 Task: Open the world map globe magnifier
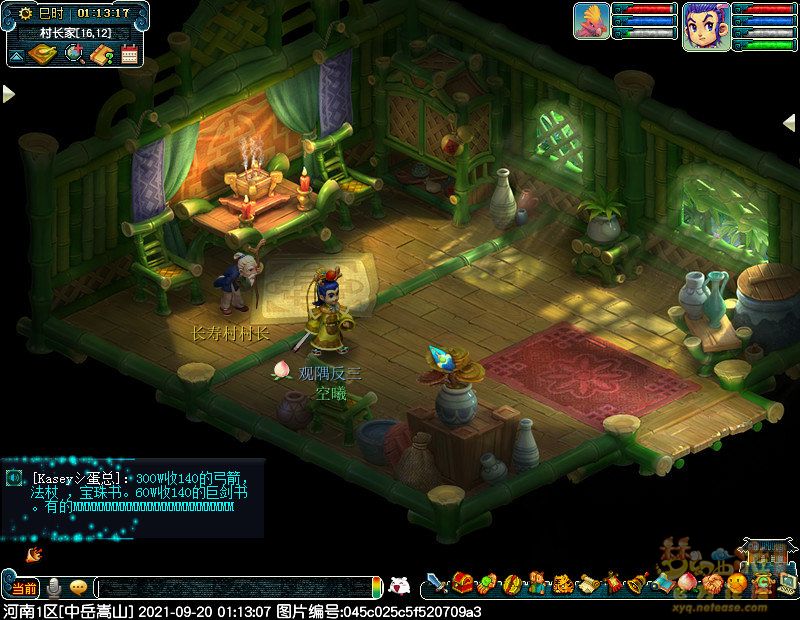tap(74, 55)
